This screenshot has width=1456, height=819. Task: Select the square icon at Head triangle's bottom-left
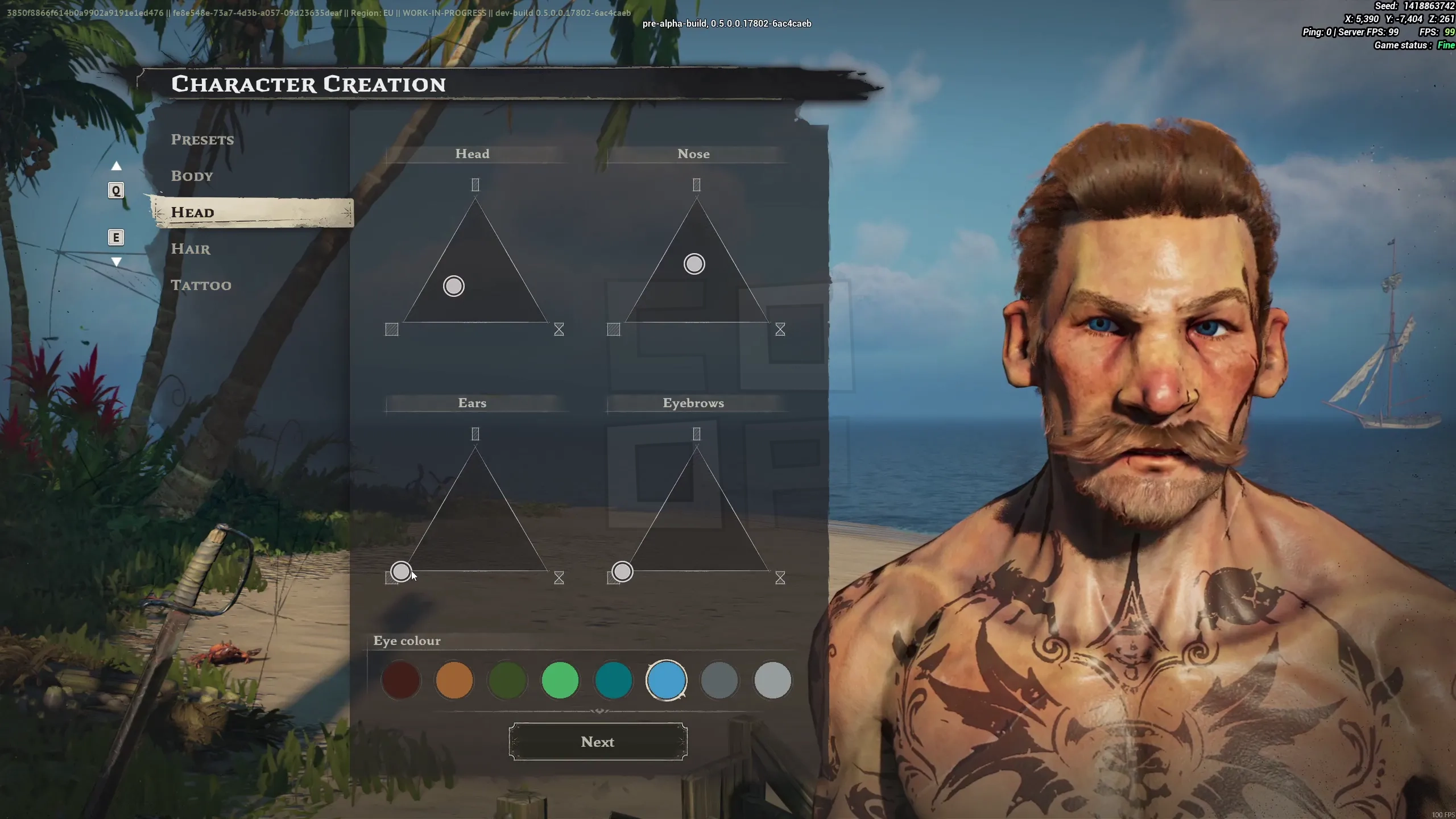click(391, 329)
